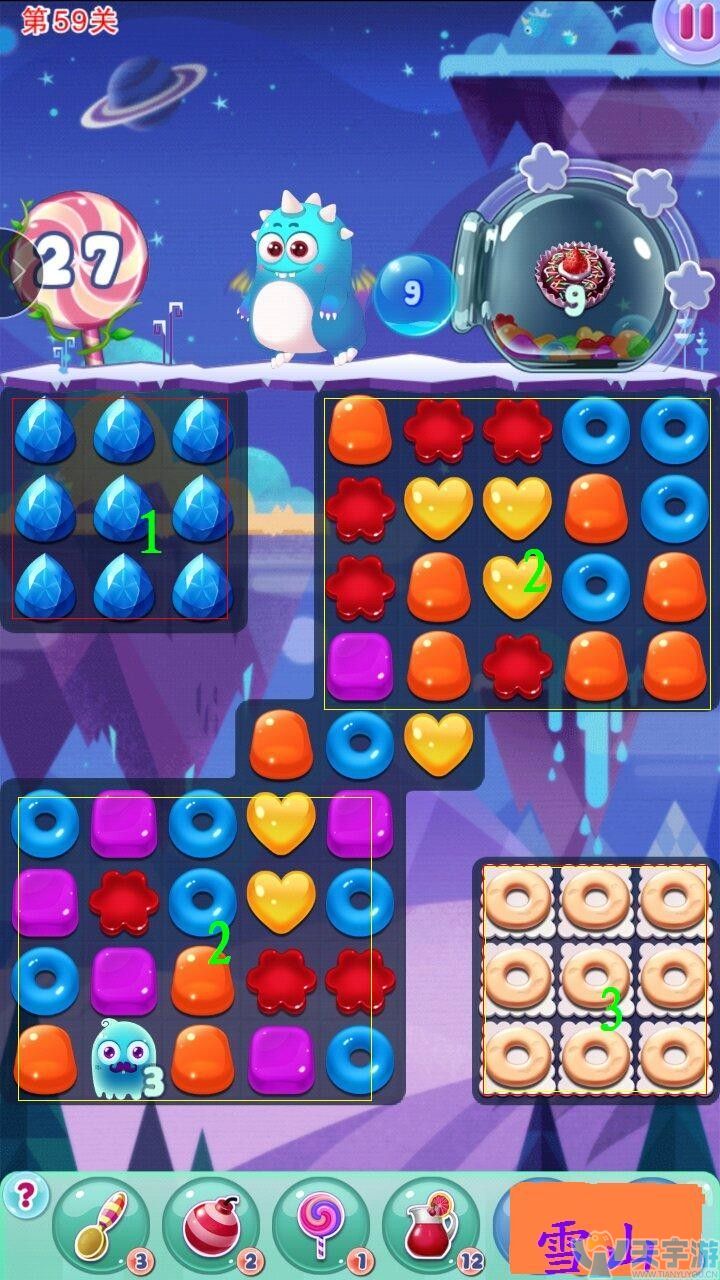The height and width of the screenshot is (1280, 720).
Task: Pause the game with the pink button
Action: (x=690, y=21)
